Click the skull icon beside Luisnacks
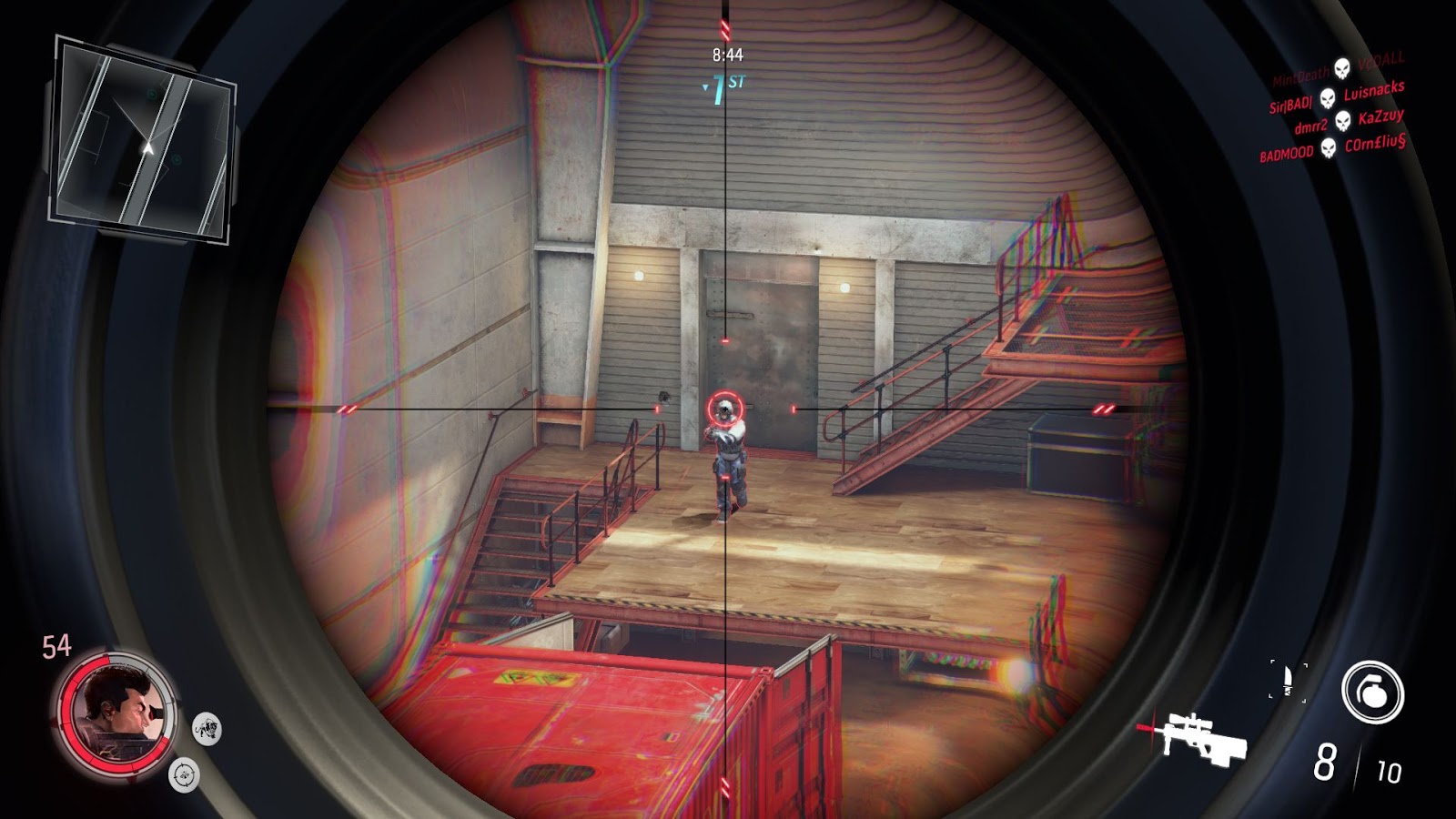This screenshot has height=819, width=1456. pos(1327,98)
